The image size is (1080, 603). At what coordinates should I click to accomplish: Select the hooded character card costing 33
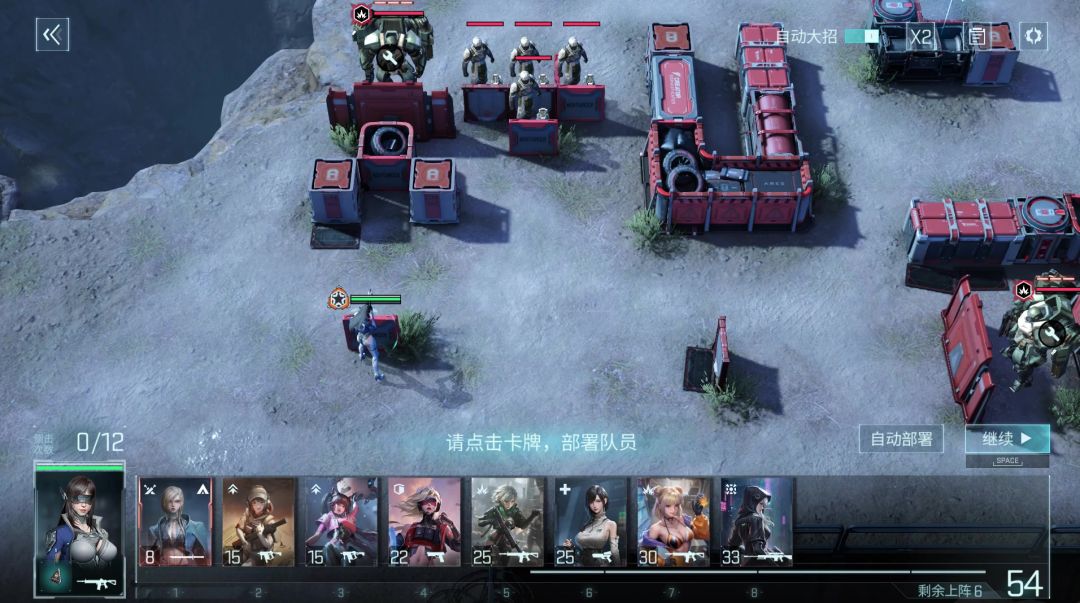[756, 522]
